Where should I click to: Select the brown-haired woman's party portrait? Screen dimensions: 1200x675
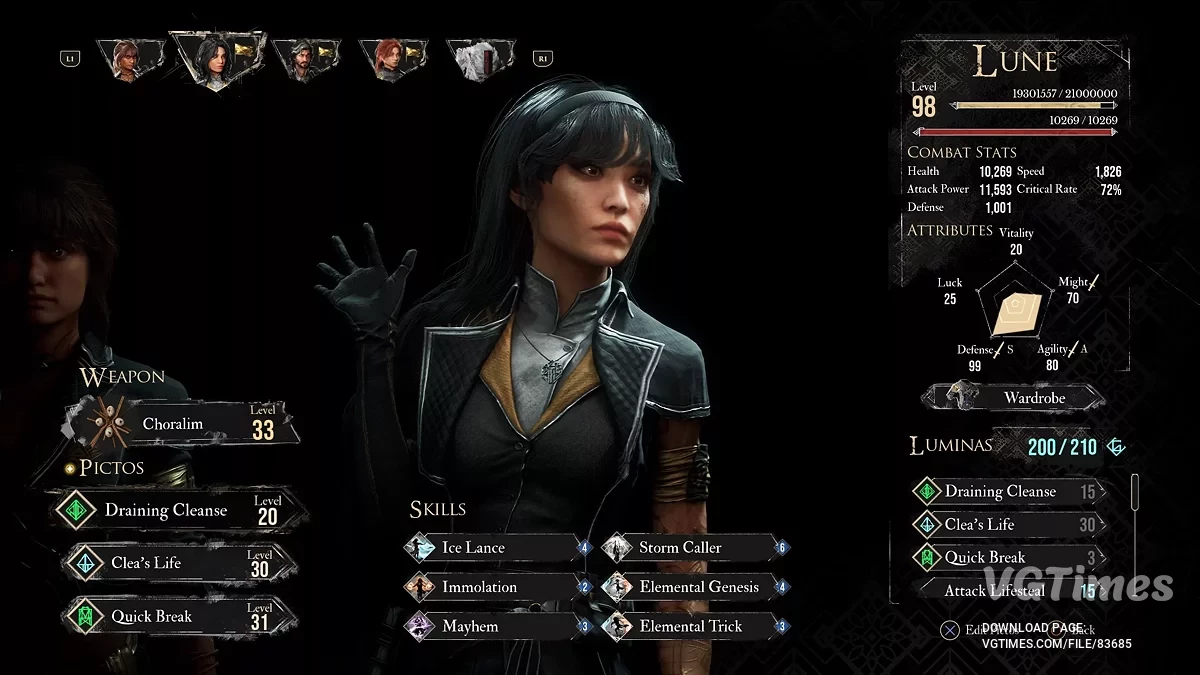(127, 59)
